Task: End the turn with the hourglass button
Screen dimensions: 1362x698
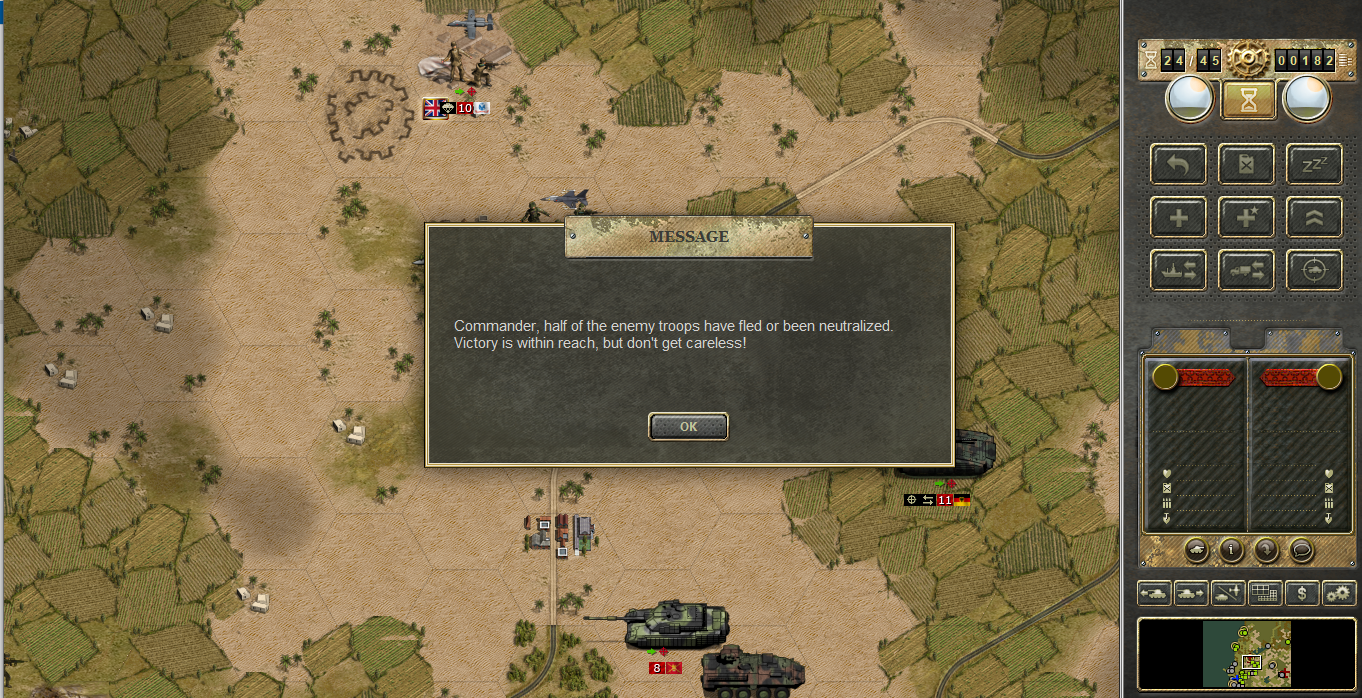Action: point(1247,100)
